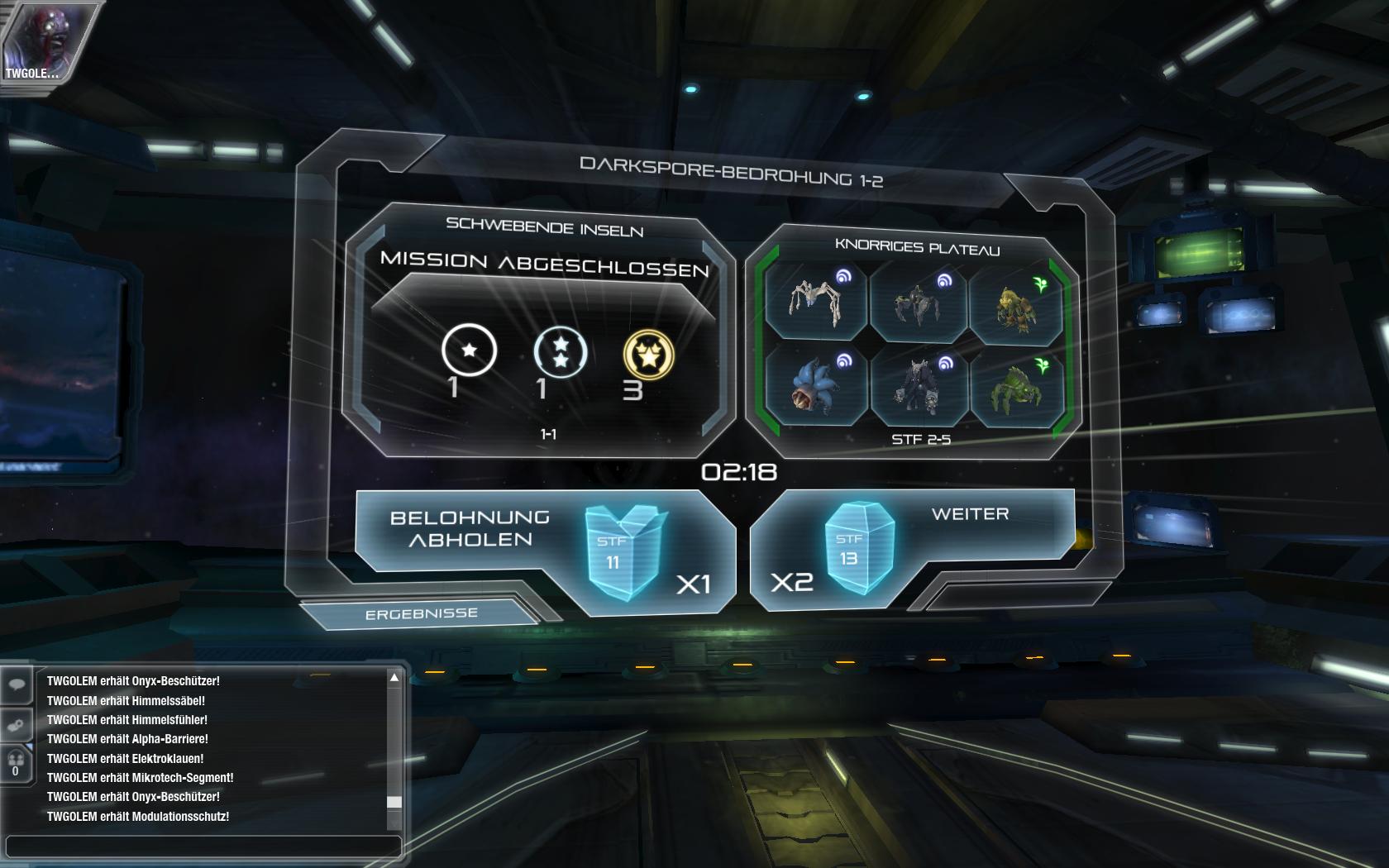1389x868 pixels.
Task: Open the chat speech bubble icon
Action: click(x=17, y=684)
